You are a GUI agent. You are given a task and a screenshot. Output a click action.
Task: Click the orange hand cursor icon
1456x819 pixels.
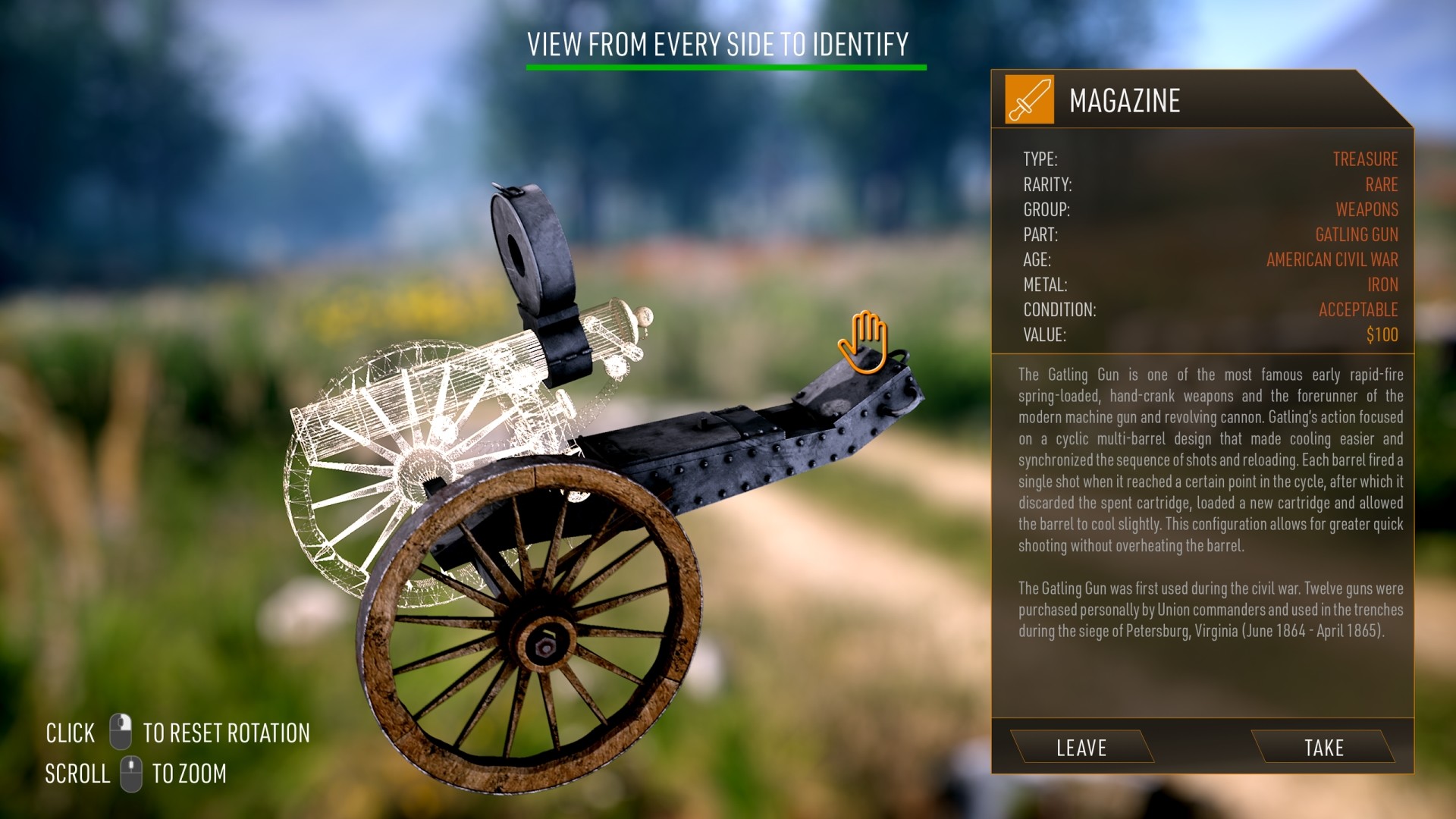coord(863,341)
